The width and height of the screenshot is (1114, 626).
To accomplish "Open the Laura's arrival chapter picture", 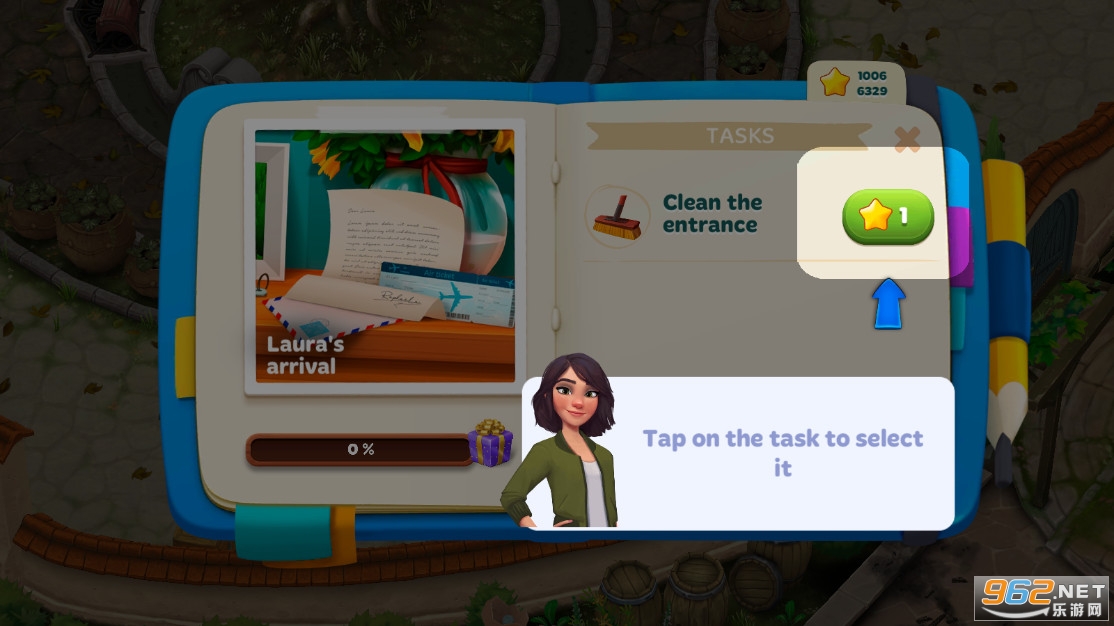I will tap(385, 256).
